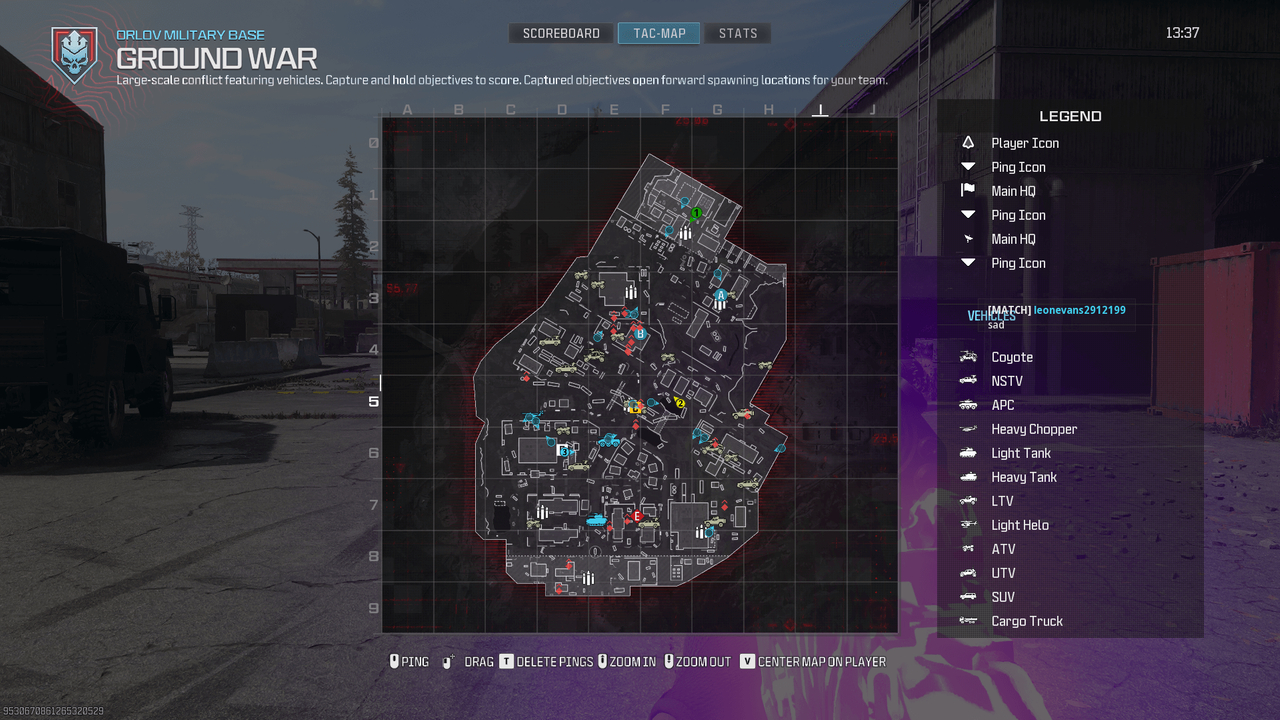
Task: Switch to the SCOREBOARD tab
Action: tap(560, 32)
